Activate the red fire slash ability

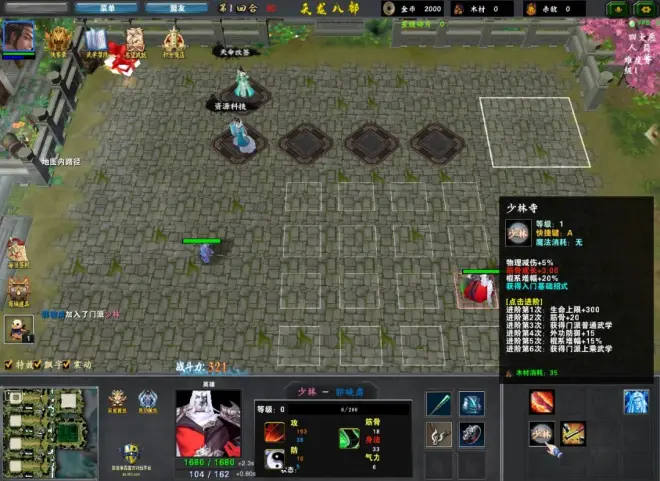click(542, 402)
